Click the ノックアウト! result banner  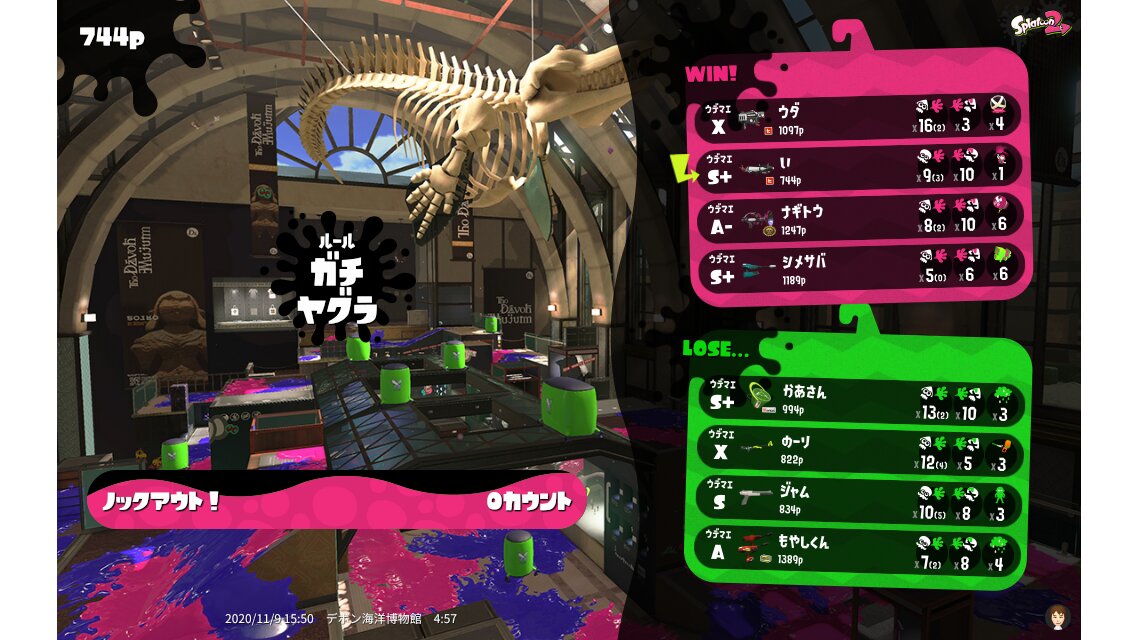point(336,500)
